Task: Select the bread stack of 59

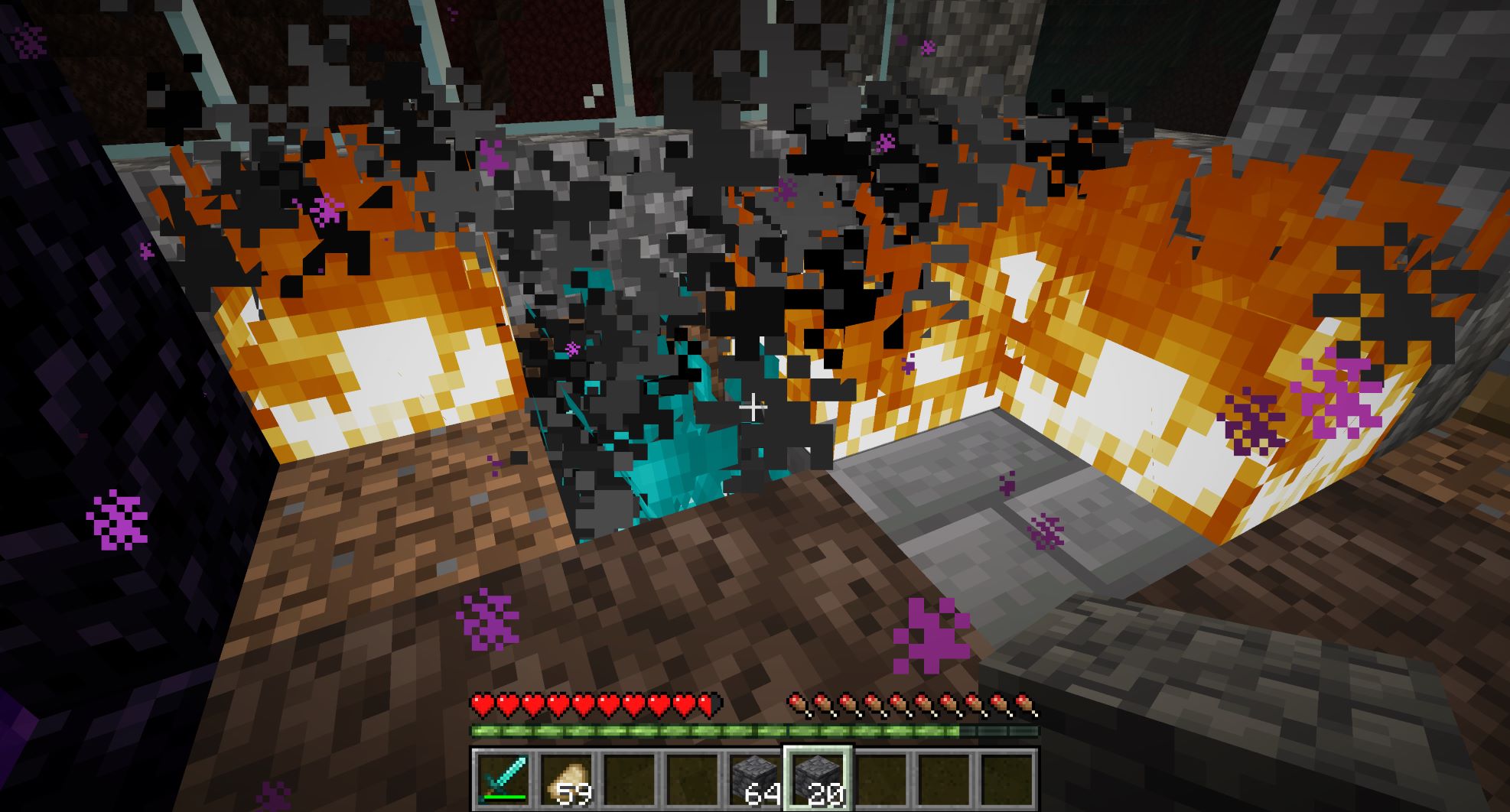Action: click(566, 778)
